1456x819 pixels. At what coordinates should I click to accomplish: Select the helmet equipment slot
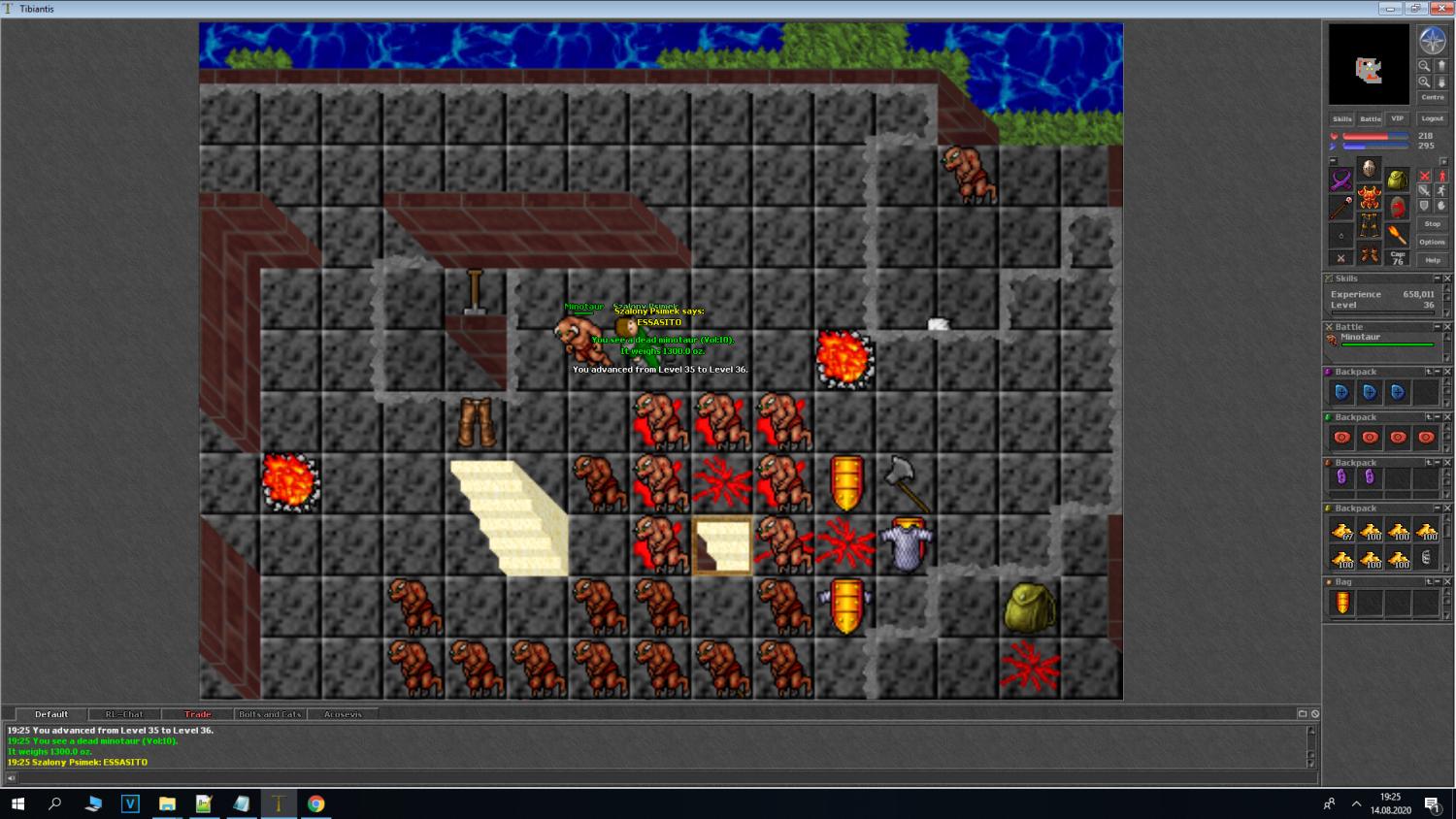tap(1369, 169)
